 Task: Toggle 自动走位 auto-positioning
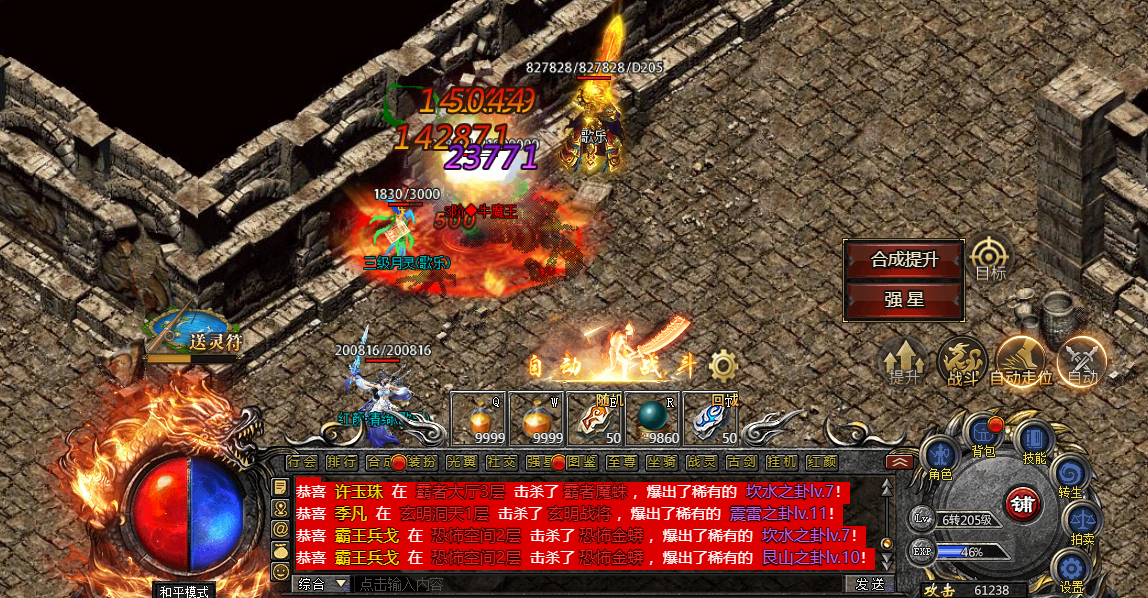pyautogui.click(x=1021, y=361)
